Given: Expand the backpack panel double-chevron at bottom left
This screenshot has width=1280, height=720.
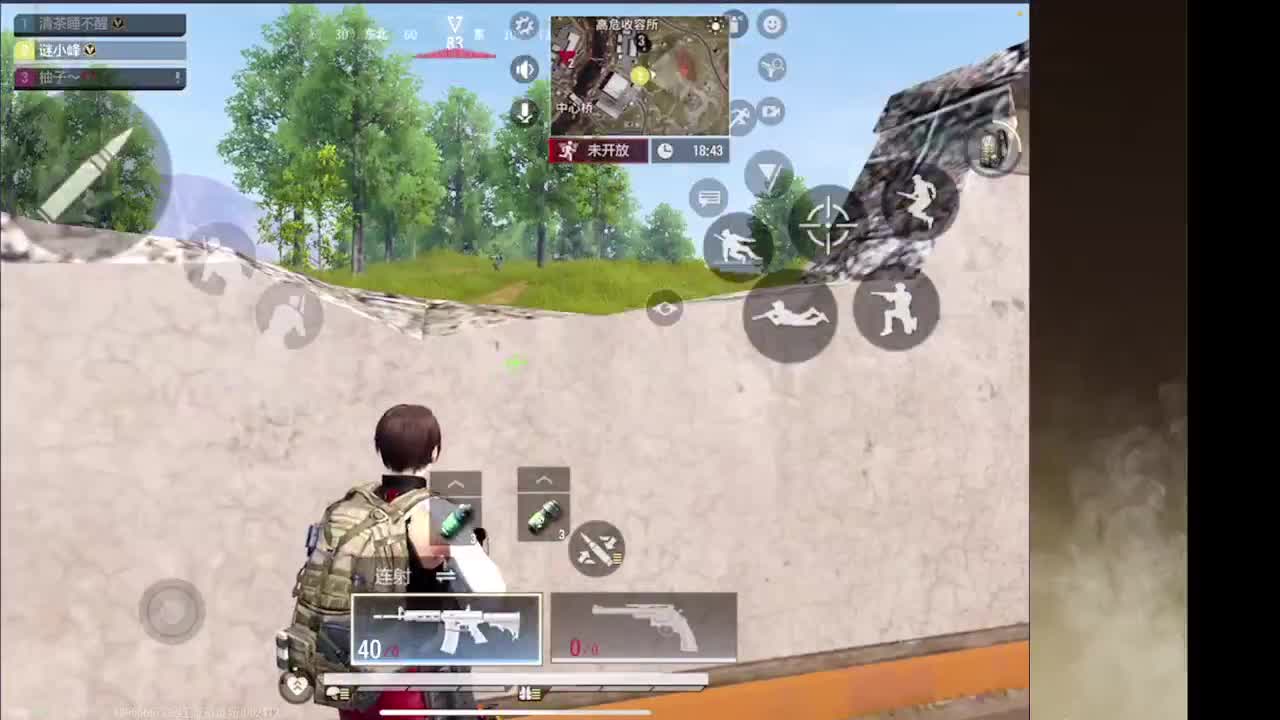Looking at the screenshot, I should point(296,686).
